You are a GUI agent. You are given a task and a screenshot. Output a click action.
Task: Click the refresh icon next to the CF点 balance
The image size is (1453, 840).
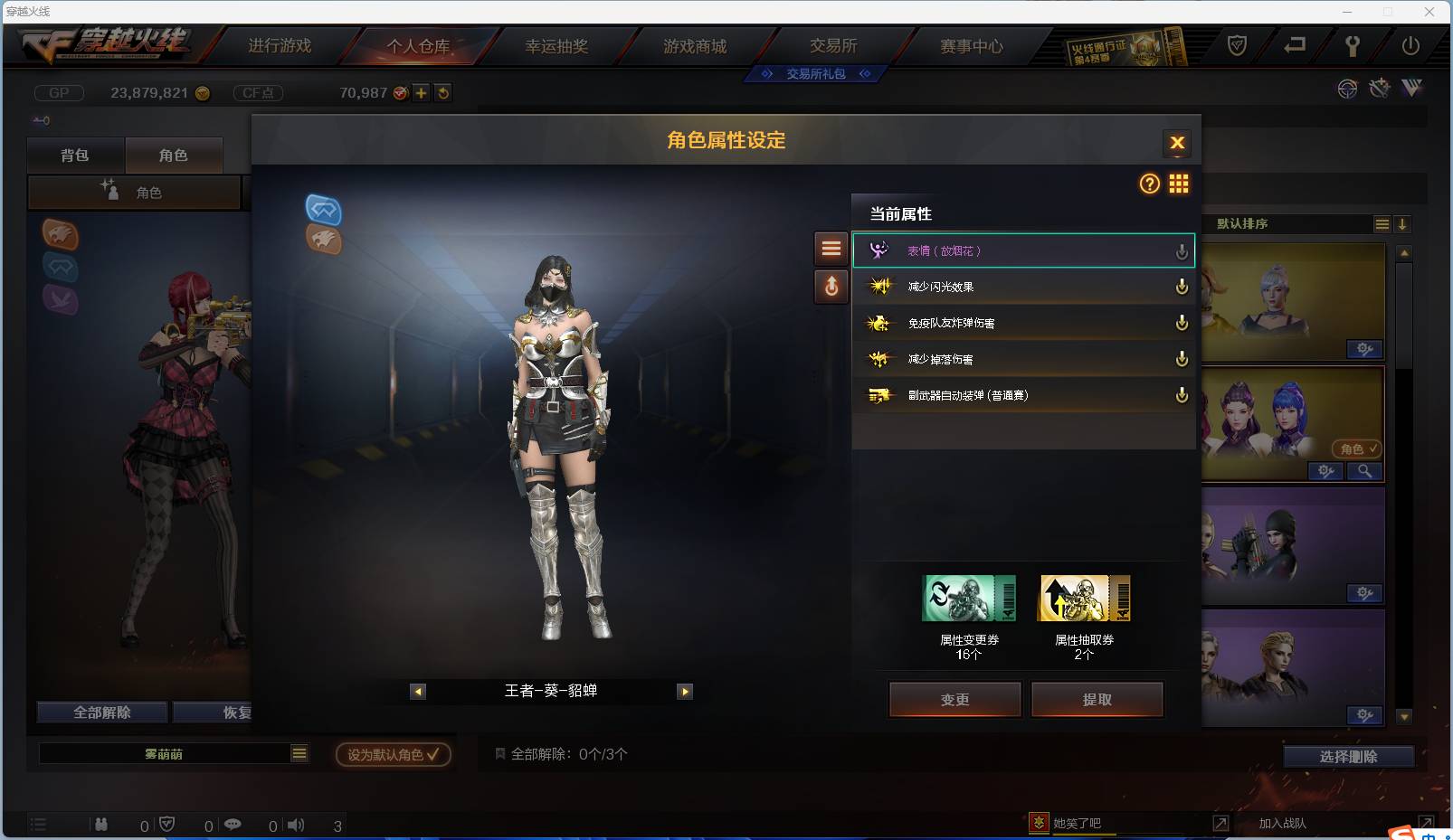click(442, 91)
